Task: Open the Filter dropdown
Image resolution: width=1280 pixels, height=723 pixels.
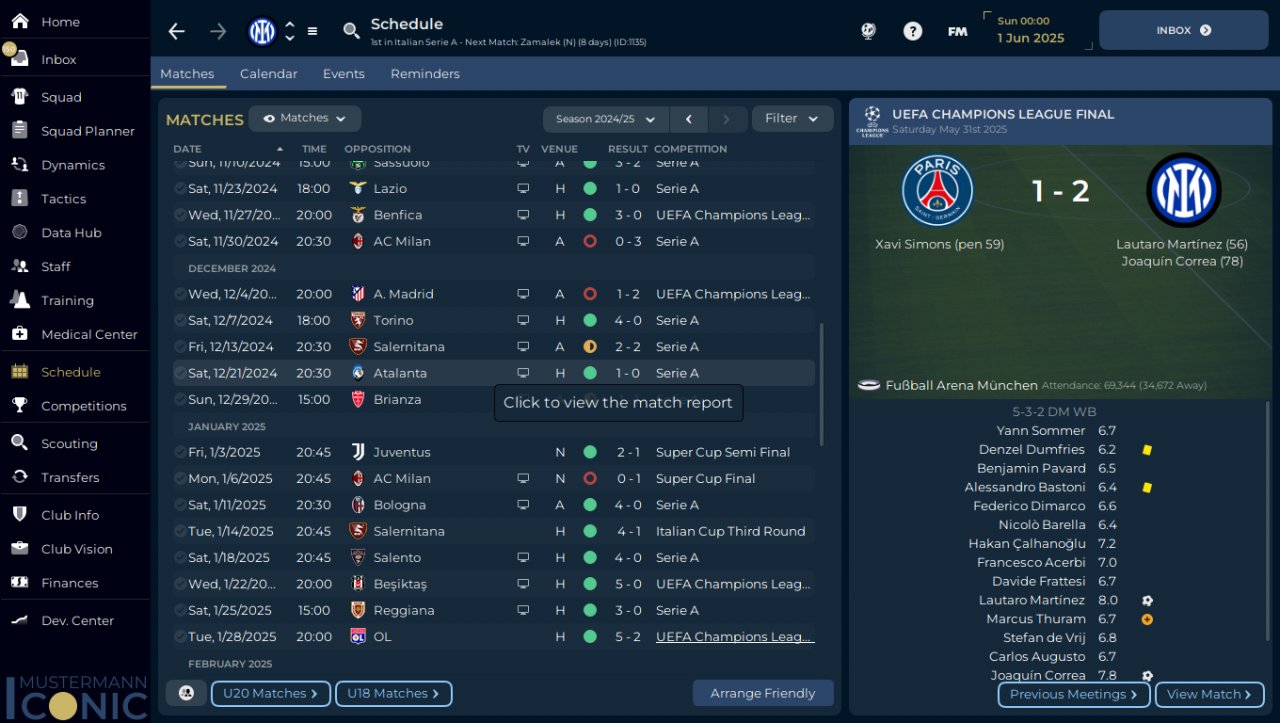Action: pyautogui.click(x=792, y=119)
